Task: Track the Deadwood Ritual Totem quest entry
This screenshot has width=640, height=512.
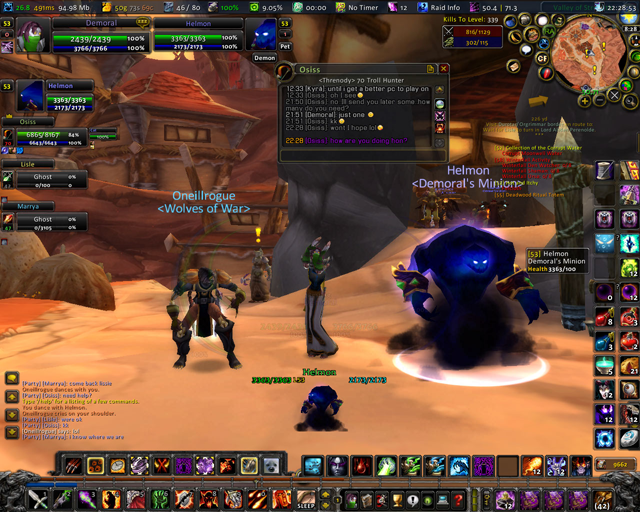Action: click(x=528, y=194)
